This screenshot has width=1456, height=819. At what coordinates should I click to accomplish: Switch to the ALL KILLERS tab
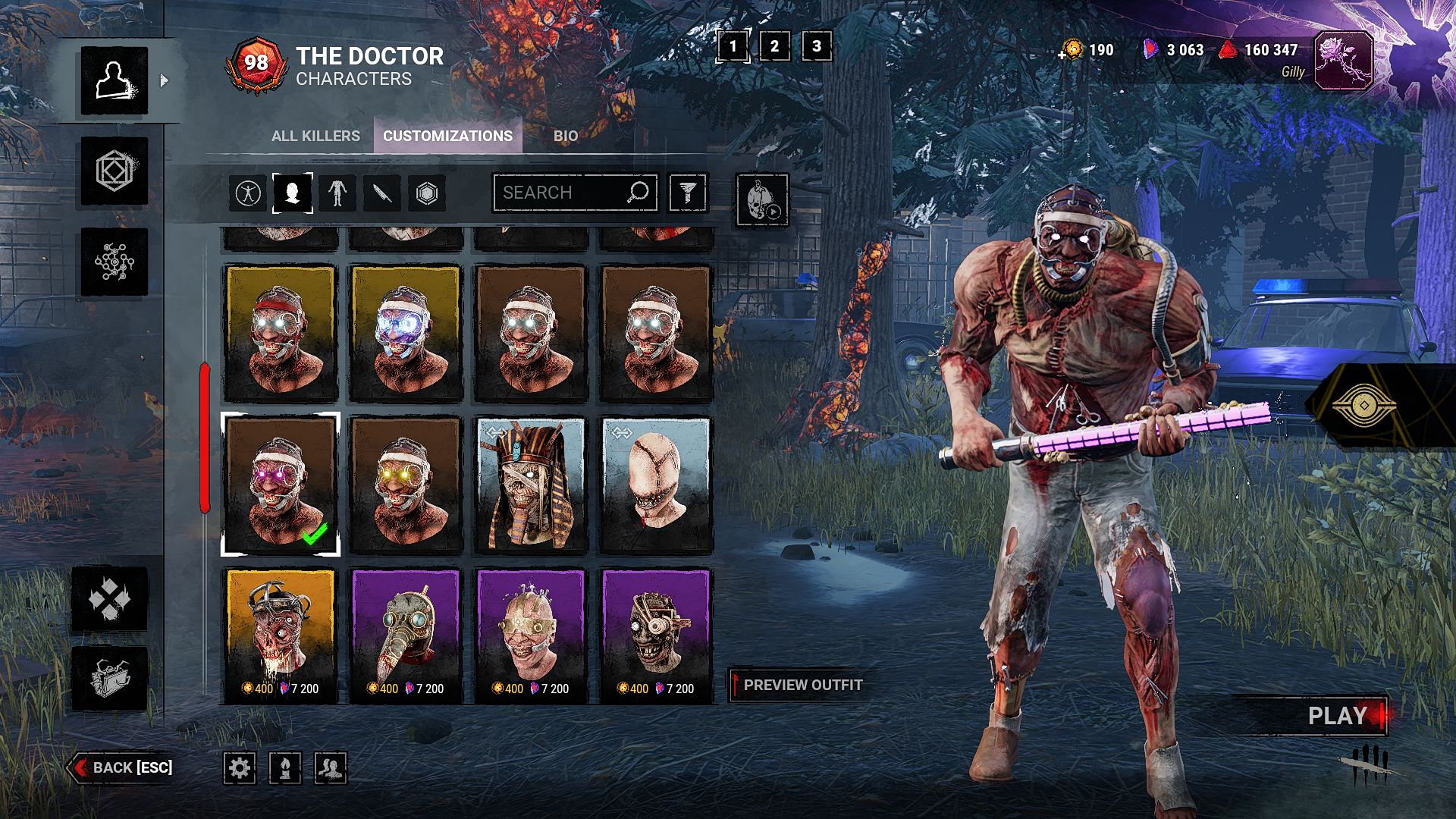315,136
